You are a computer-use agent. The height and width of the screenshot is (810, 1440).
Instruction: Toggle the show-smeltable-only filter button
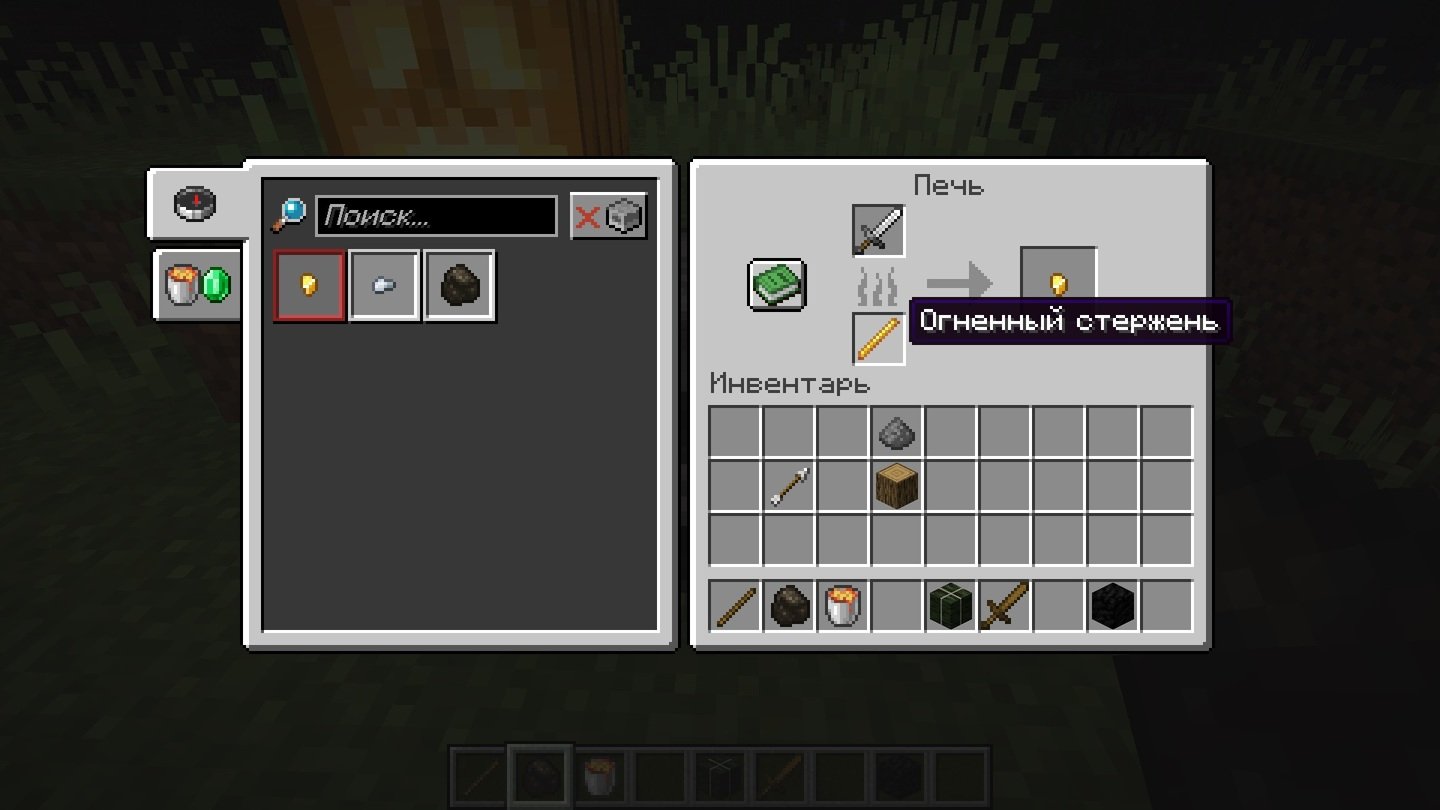tap(608, 216)
